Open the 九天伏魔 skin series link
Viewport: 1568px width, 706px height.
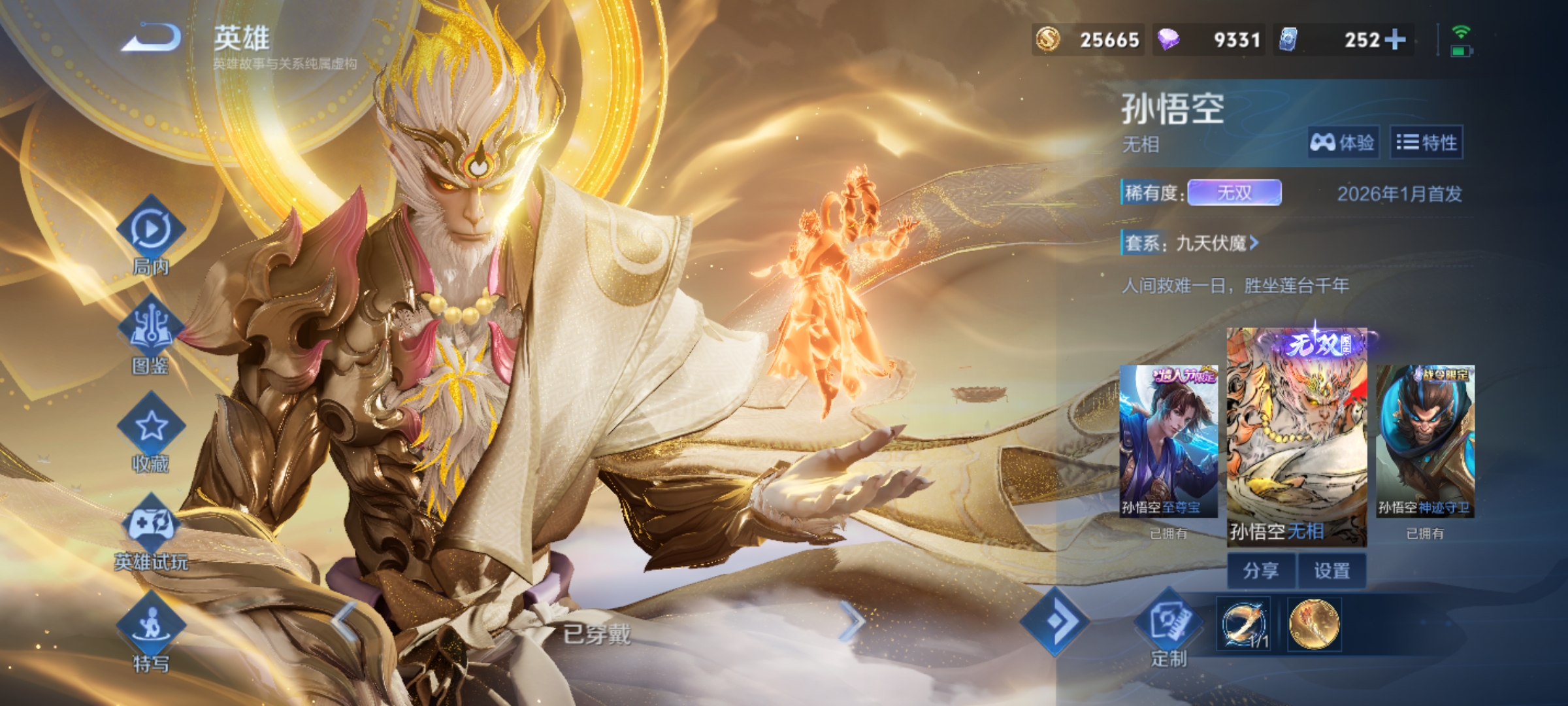tap(1217, 243)
